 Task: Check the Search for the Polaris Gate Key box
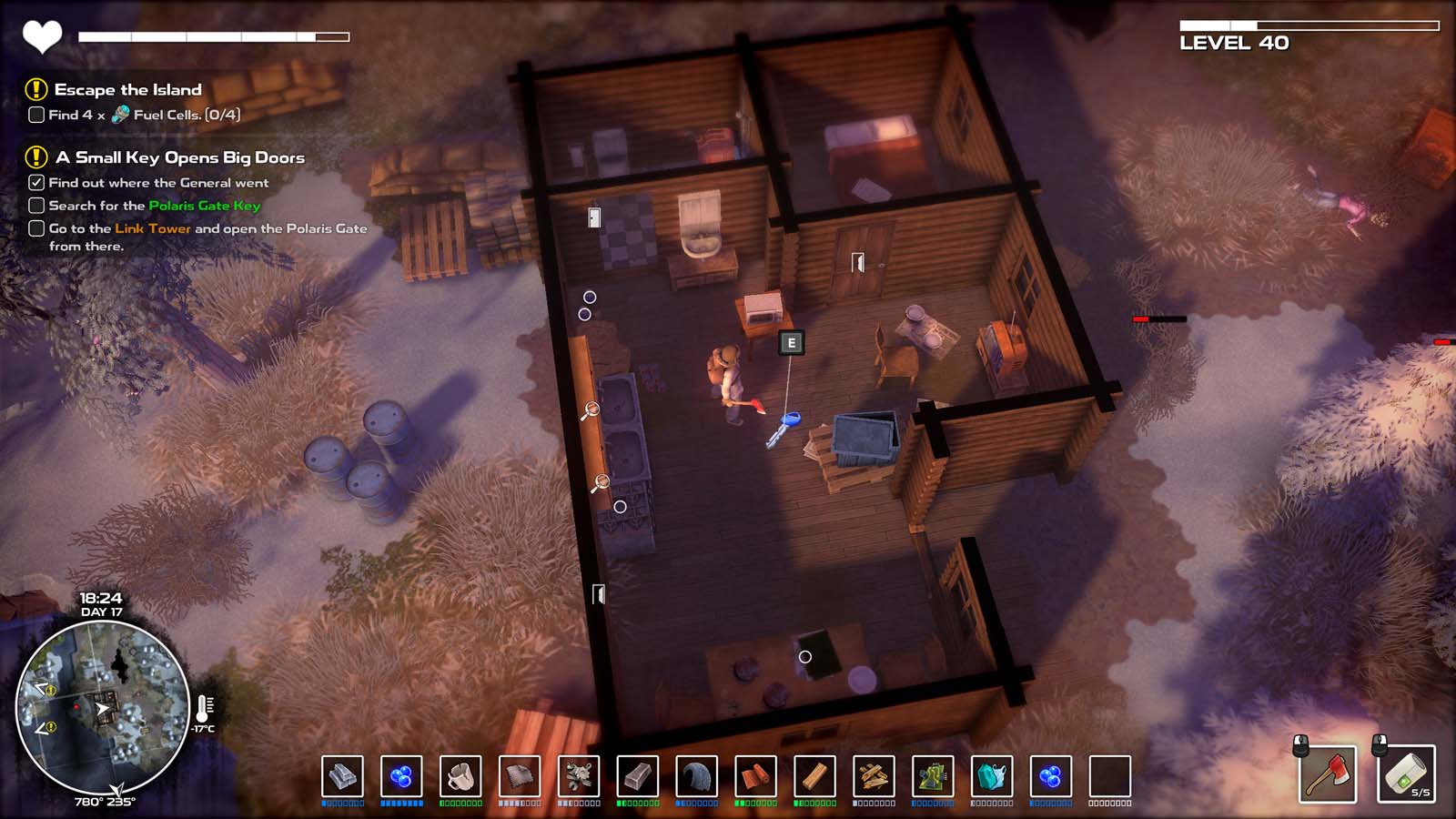click(35, 206)
